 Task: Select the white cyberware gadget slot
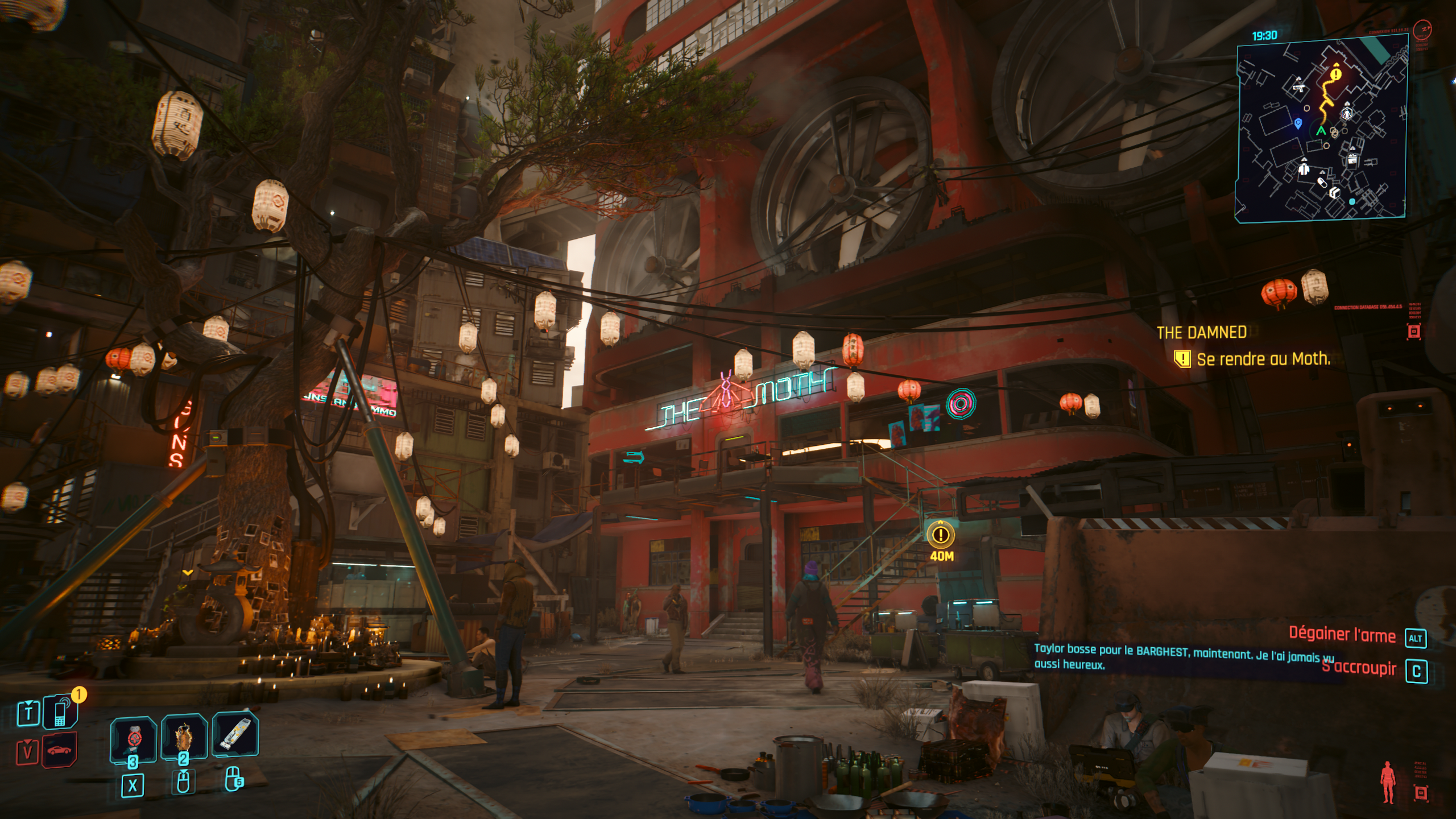(x=235, y=734)
